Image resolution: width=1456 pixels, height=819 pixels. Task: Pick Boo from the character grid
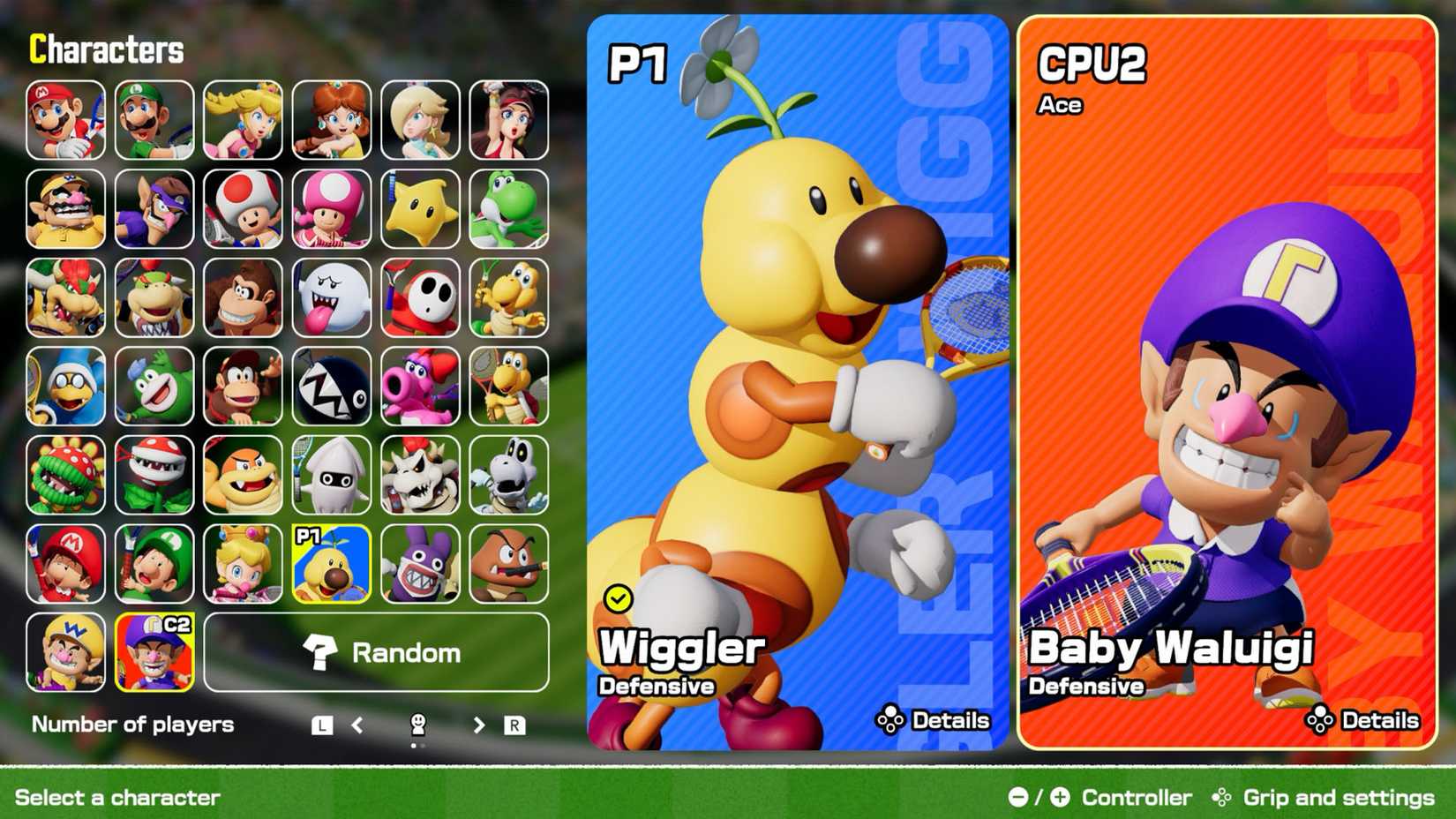click(330, 298)
